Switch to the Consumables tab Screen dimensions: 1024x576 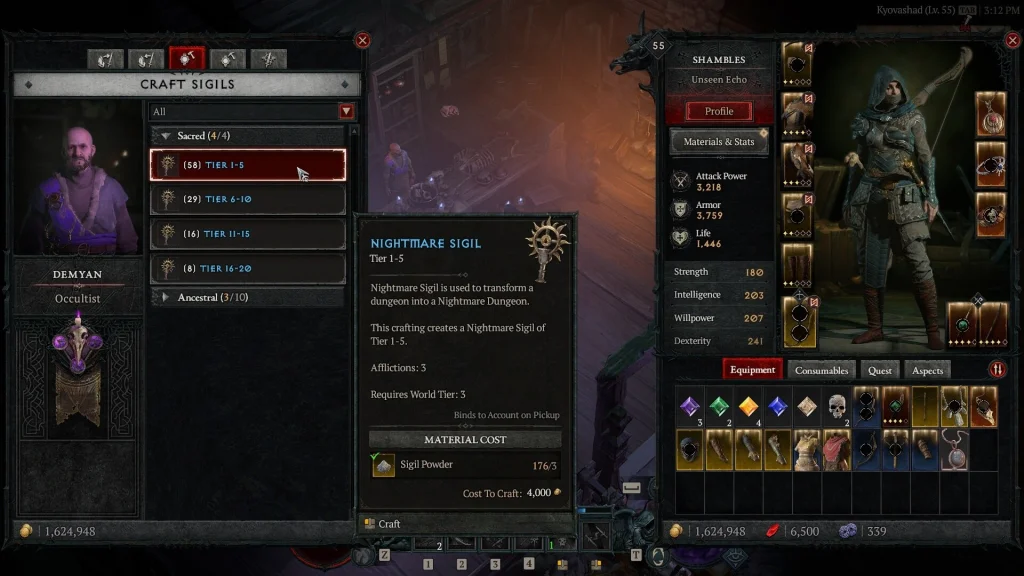821,370
